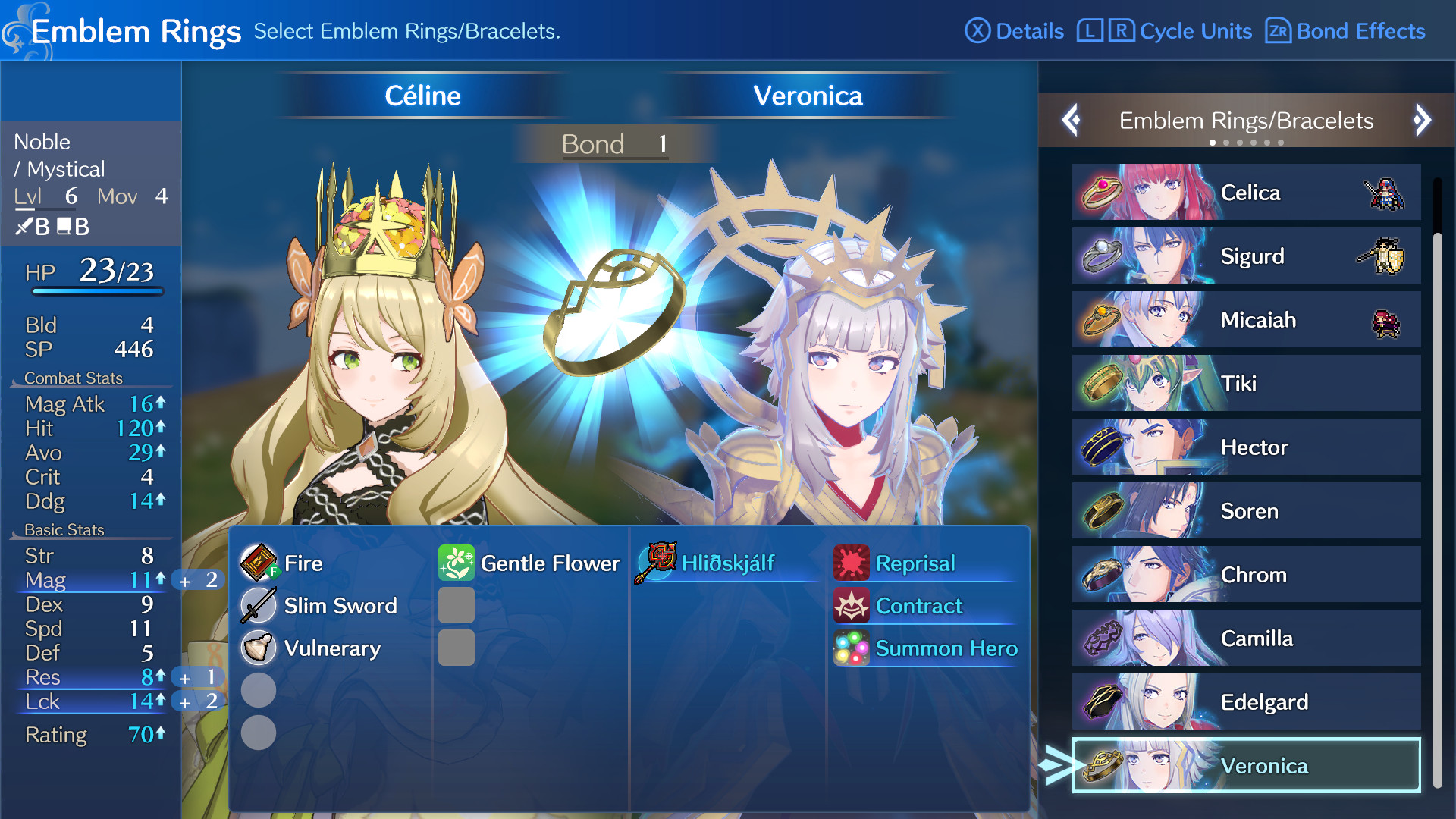Select the second page indicator dot
1456x819 pixels.
tap(1227, 141)
